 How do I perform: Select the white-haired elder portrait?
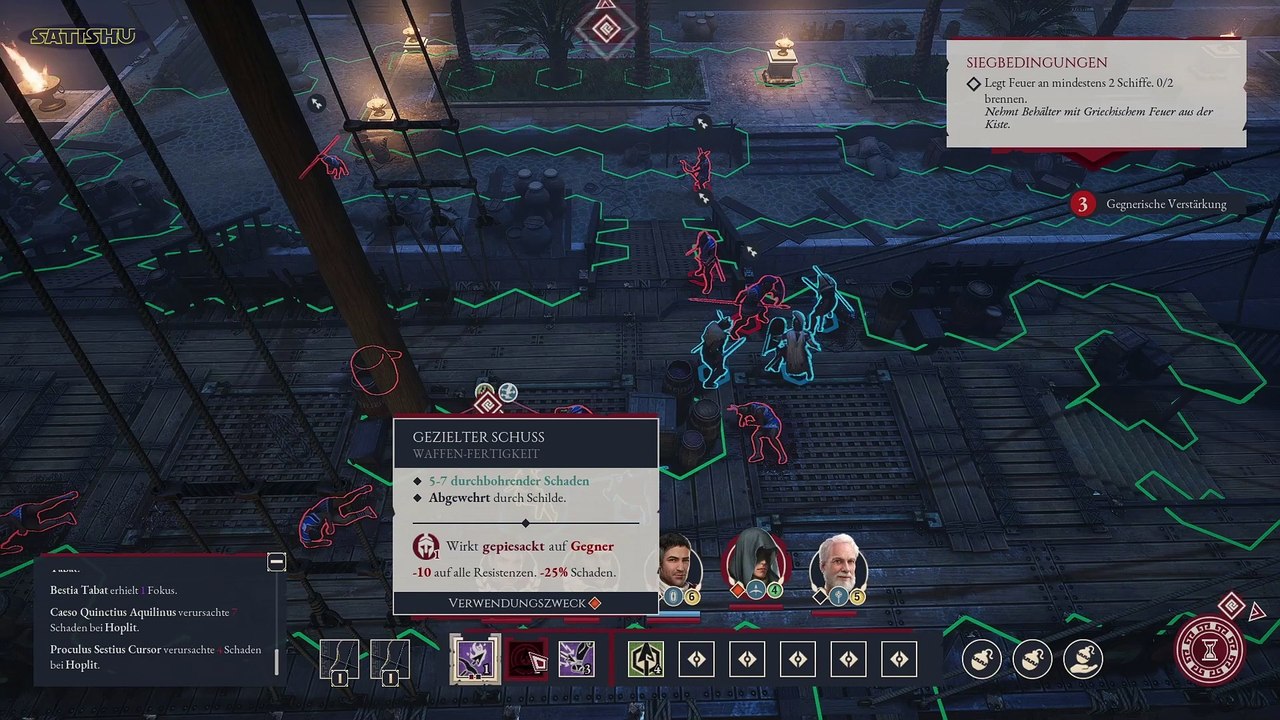(837, 565)
